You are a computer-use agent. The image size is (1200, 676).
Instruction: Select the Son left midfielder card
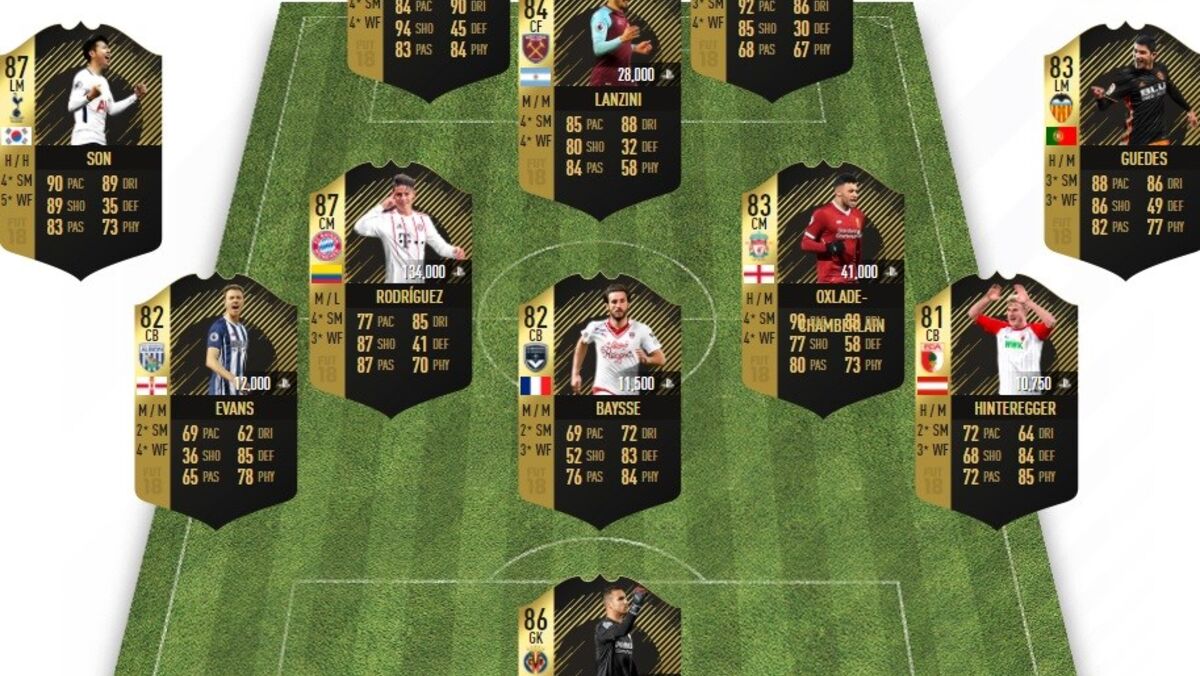[81, 150]
